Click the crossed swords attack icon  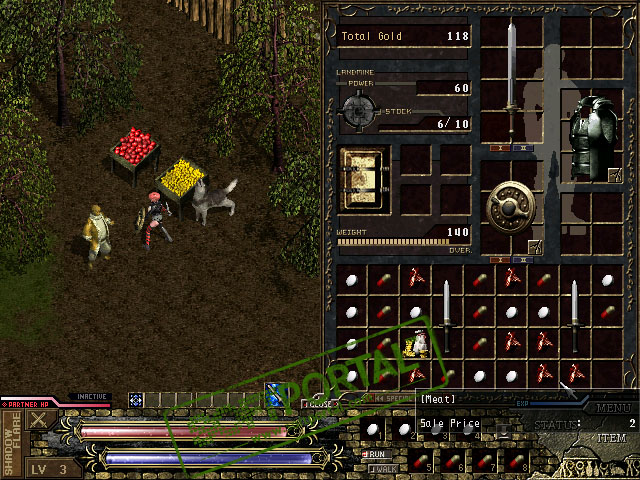[39, 420]
